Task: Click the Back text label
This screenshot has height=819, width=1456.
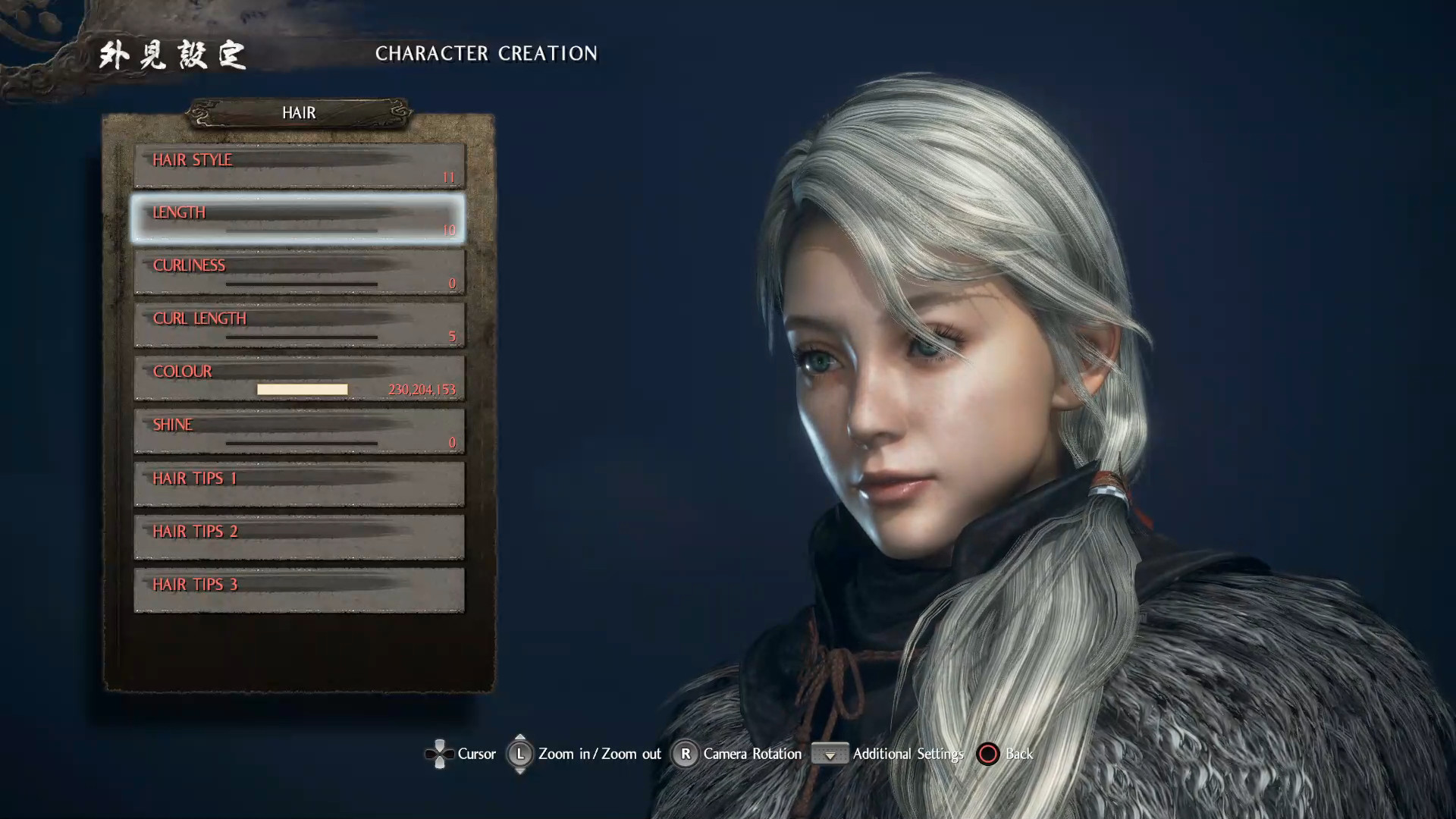Action: [x=1017, y=754]
